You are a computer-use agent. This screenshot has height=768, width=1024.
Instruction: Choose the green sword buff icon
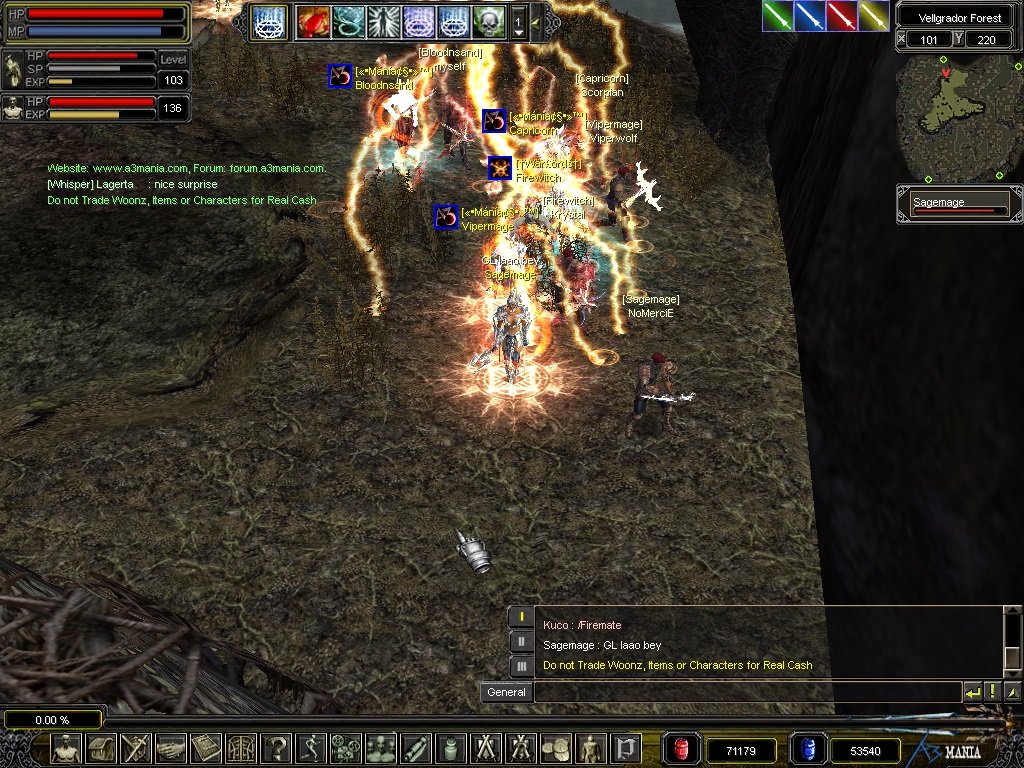(778, 16)
